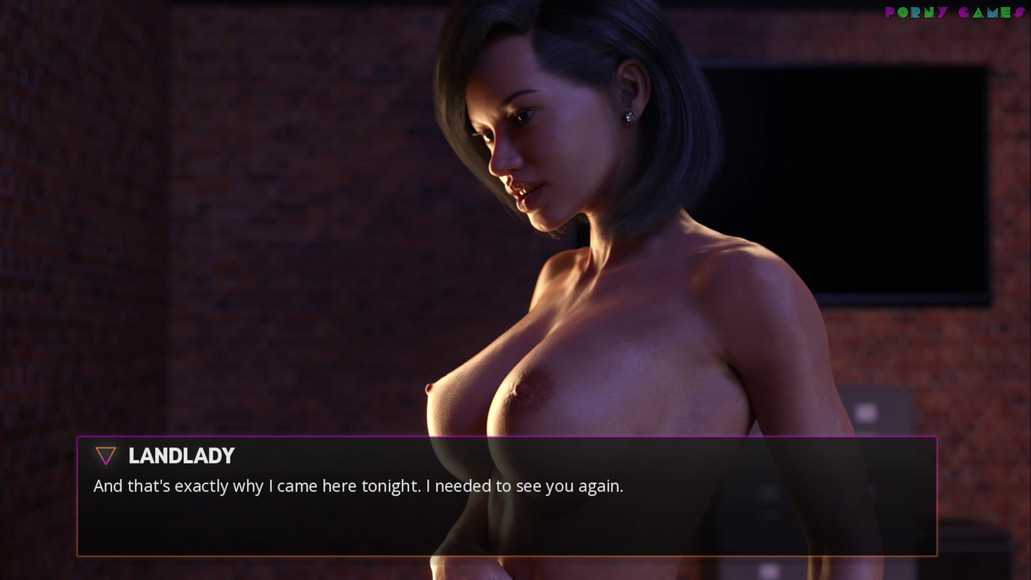
Task: Open the Porny Games watermark logo
Action: (x=954, y=13)
